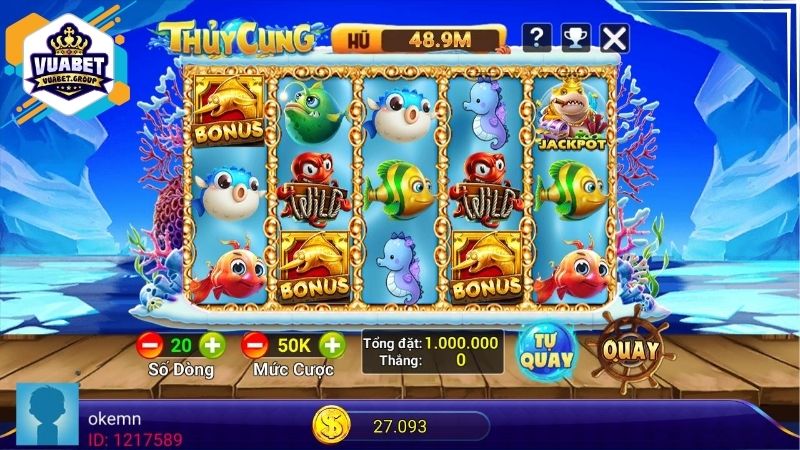This screenshot has width=800, height=450.
Task: Open the question mark help screen
Action: (x=537, y=38)
